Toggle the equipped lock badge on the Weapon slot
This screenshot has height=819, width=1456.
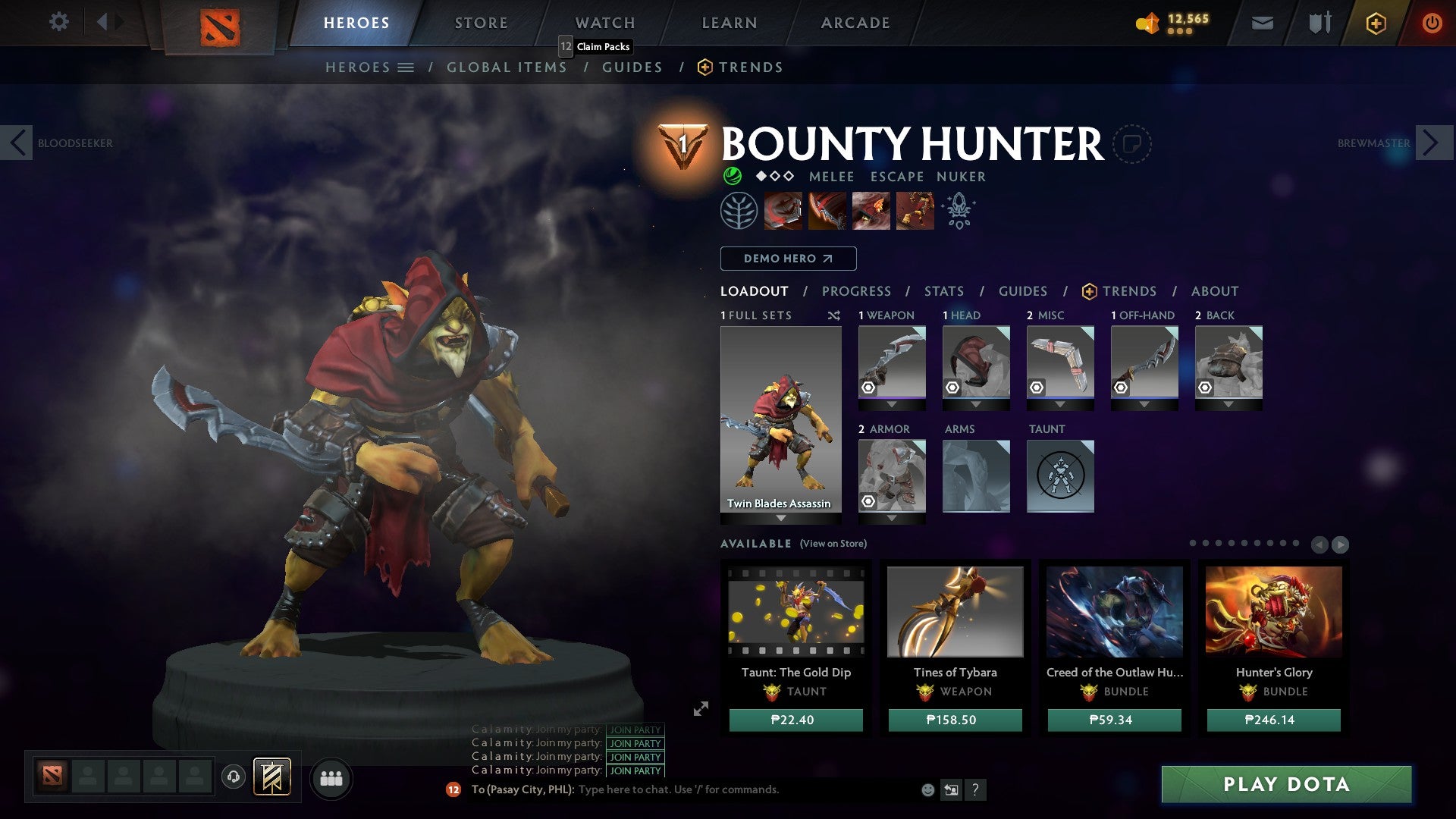(868, 388)
